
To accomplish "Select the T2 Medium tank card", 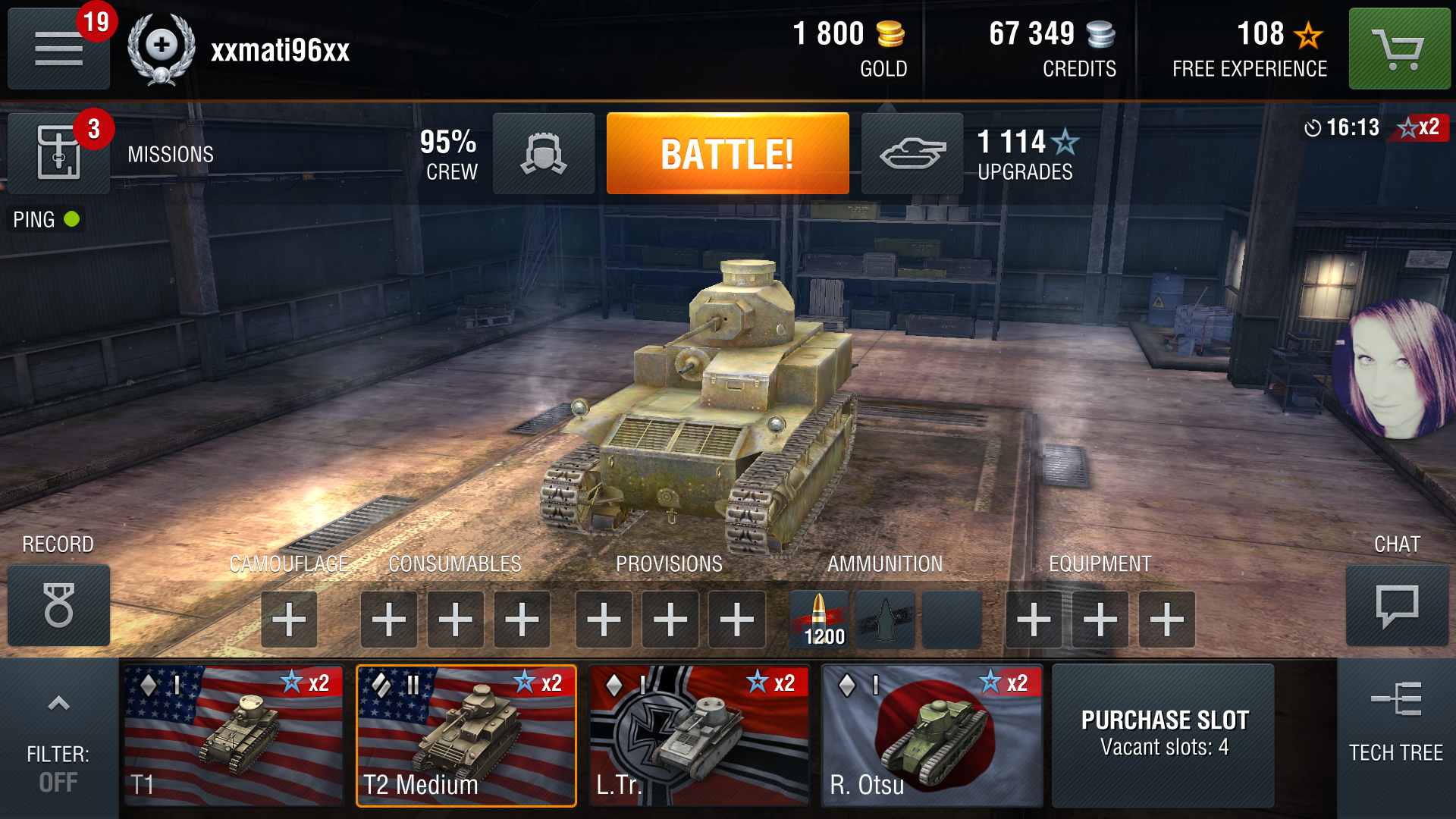I will [466, 735].
